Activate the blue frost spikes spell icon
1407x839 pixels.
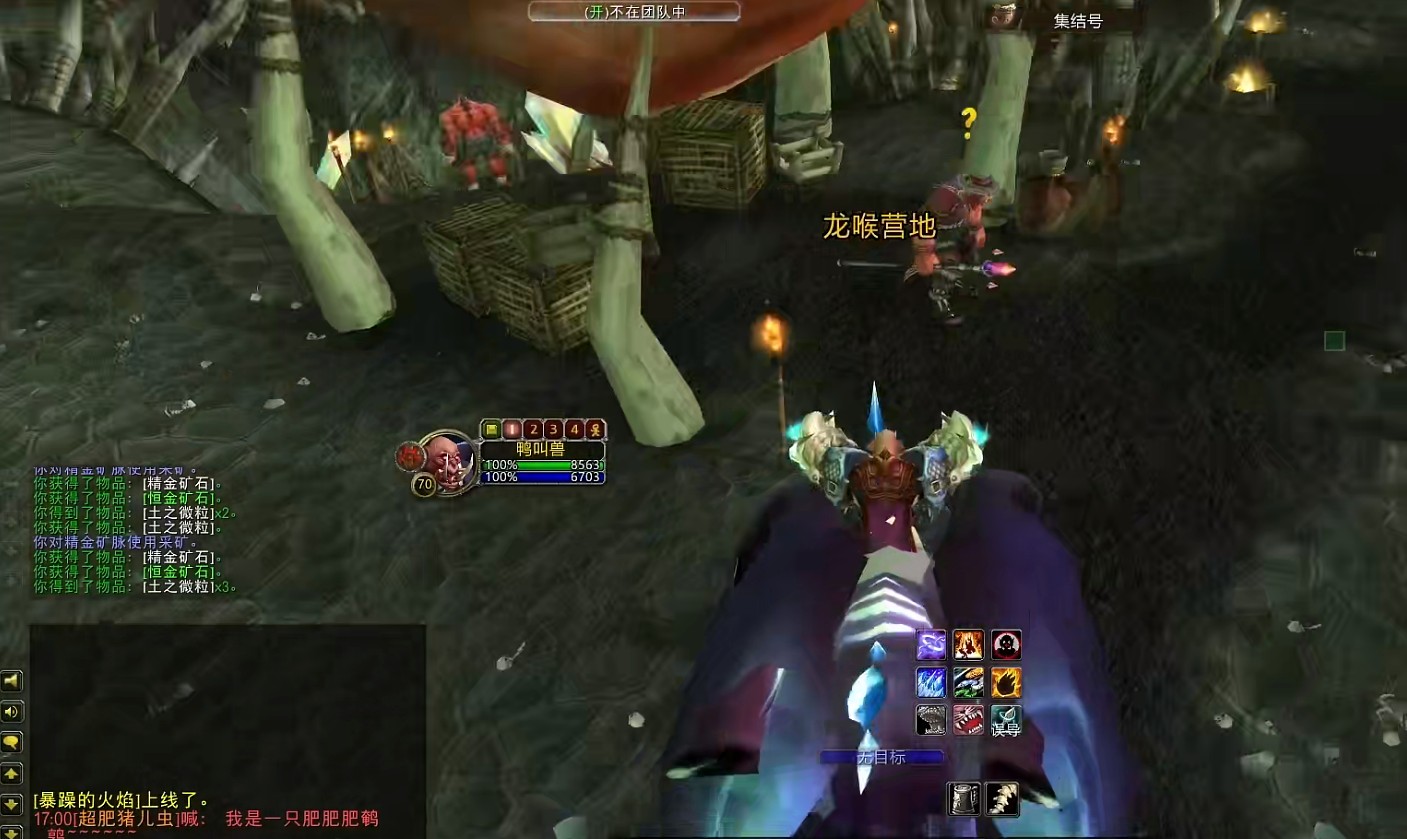tap(930, 682)
